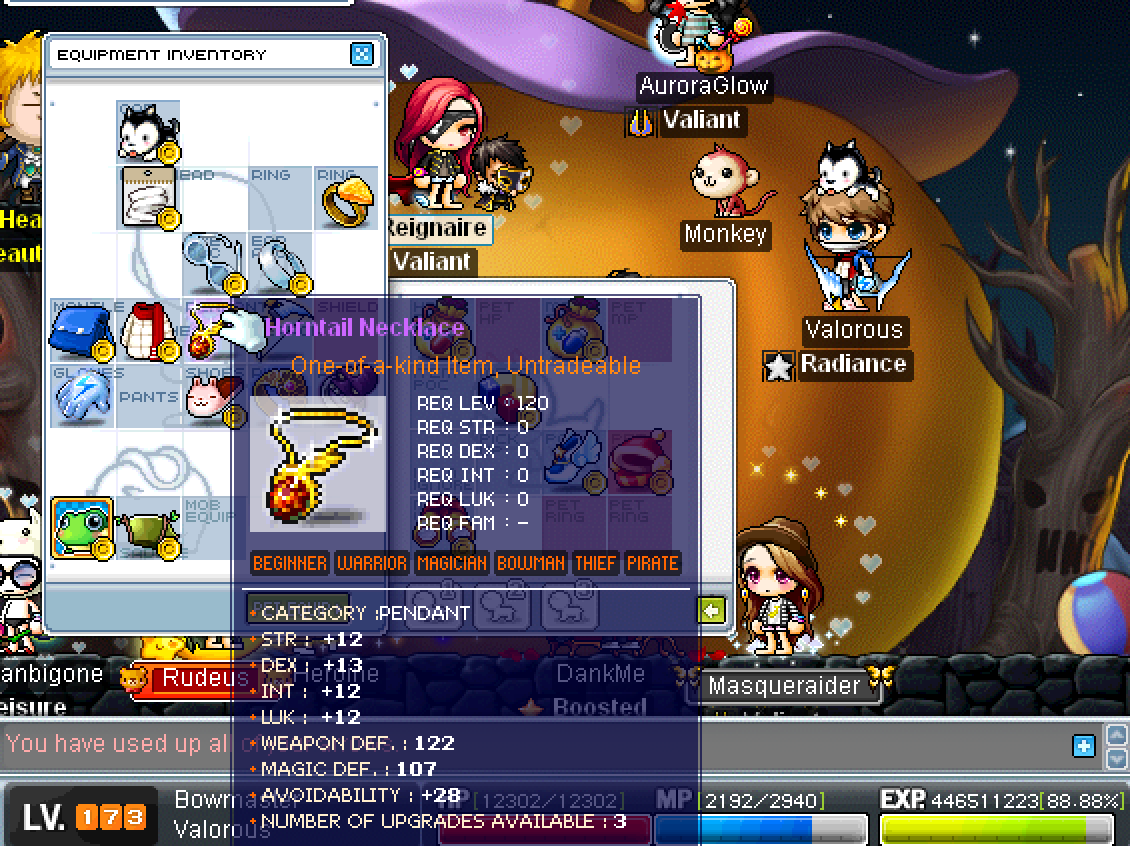Select the cheese ring slot

(346, 198)
